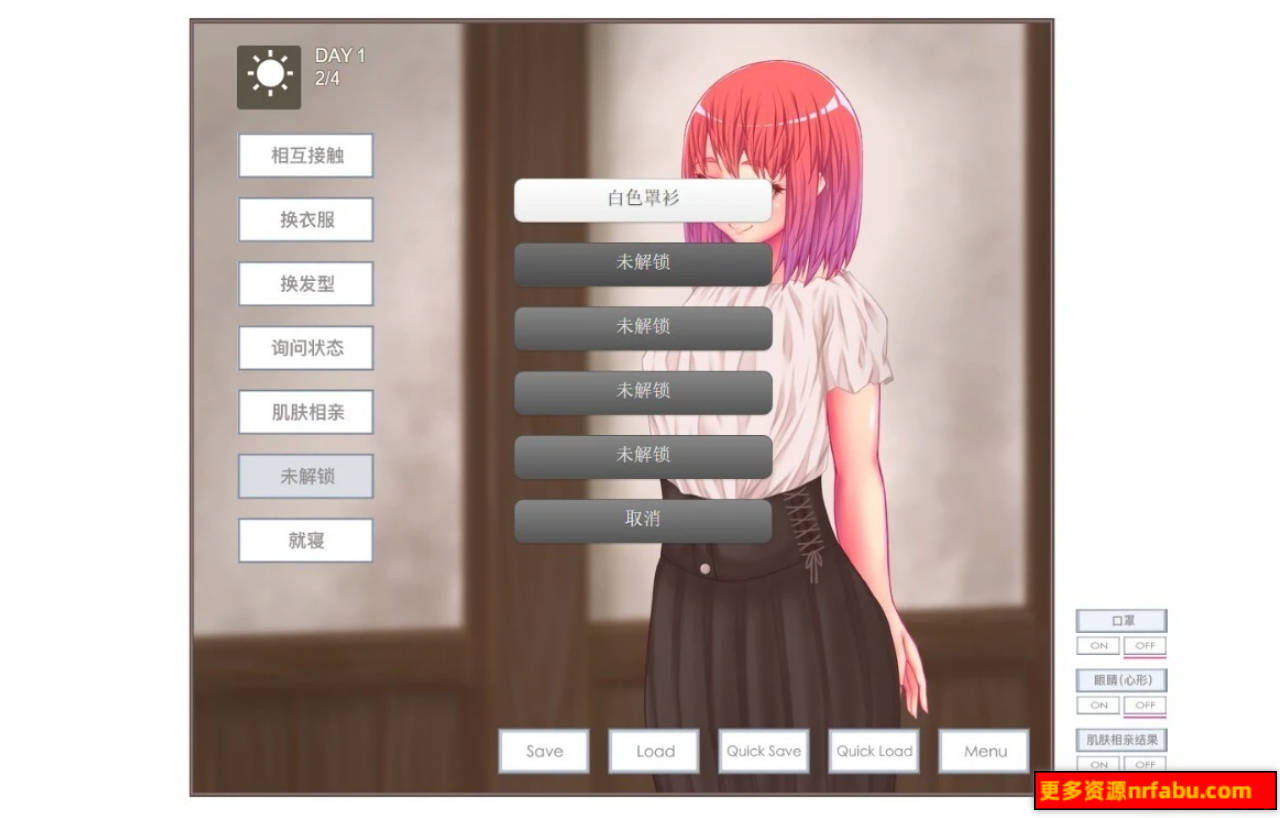Open the 换发型 change hairstyle menu
1280x818 pixels.
[305, 284]
